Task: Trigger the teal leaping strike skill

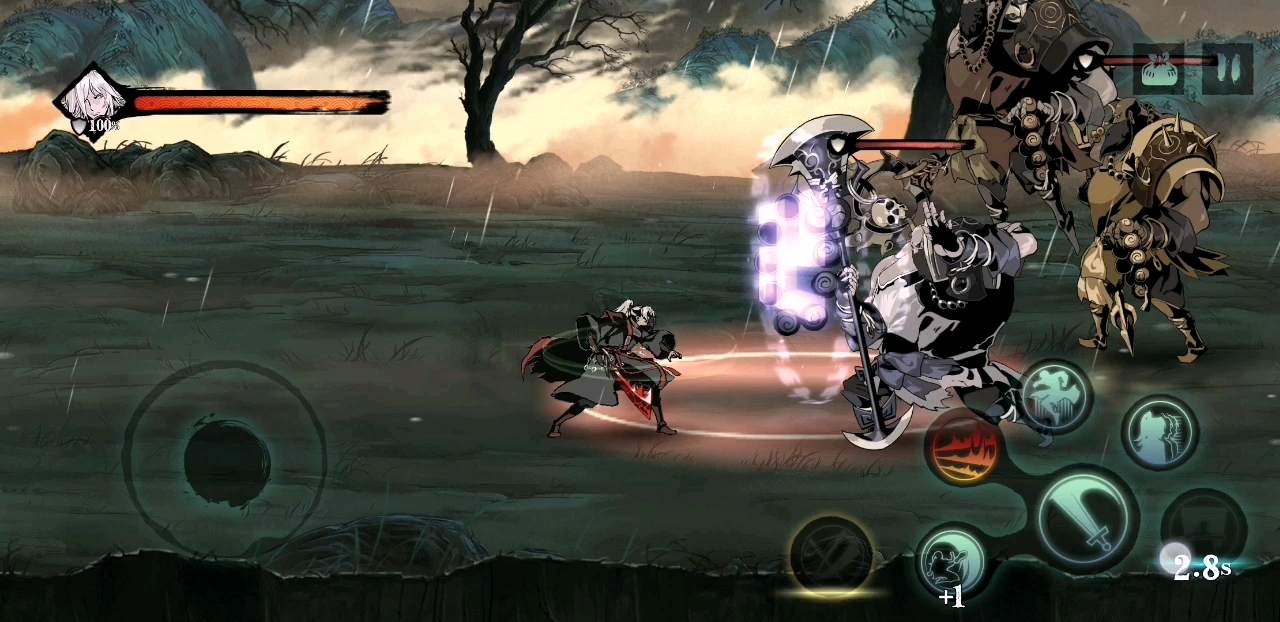Action: (1056, 397)
